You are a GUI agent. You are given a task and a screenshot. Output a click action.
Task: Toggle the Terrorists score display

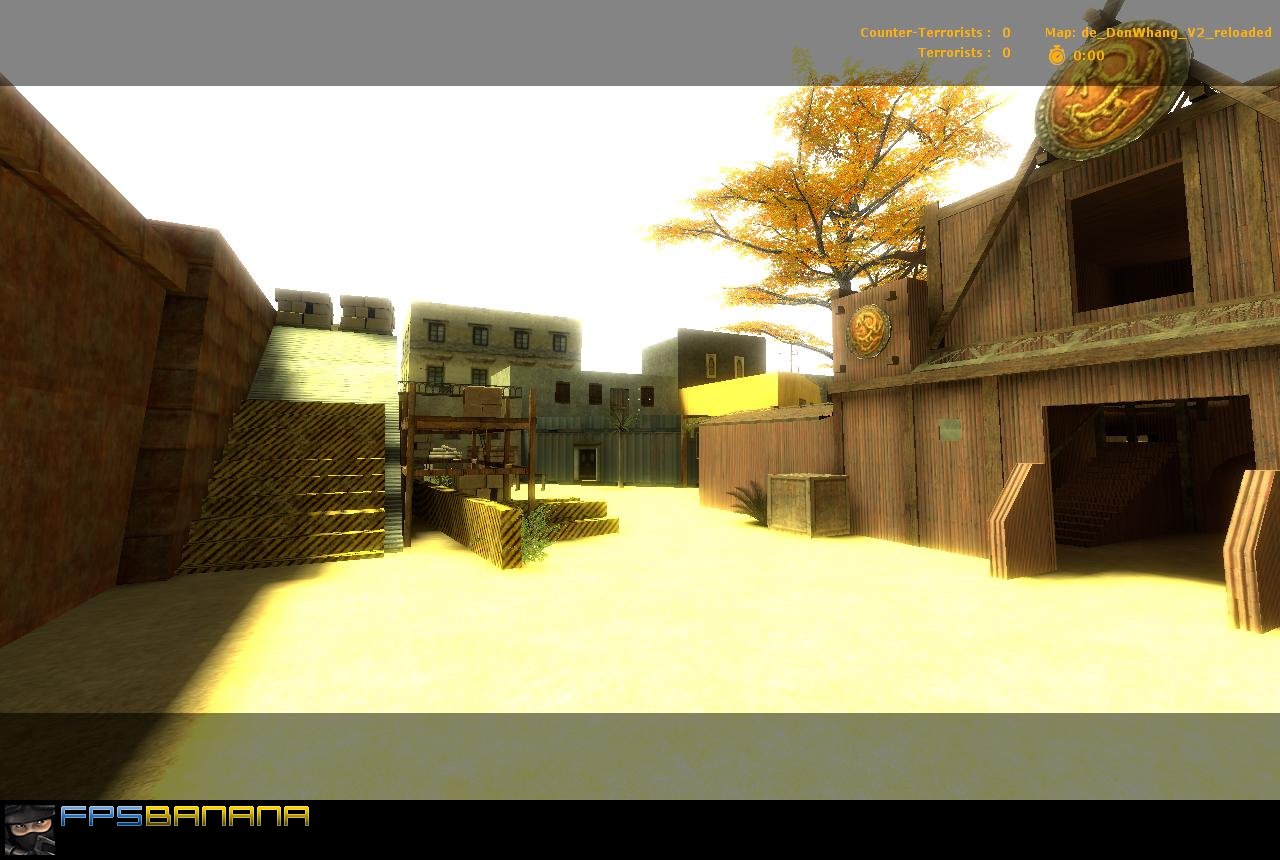951,52
